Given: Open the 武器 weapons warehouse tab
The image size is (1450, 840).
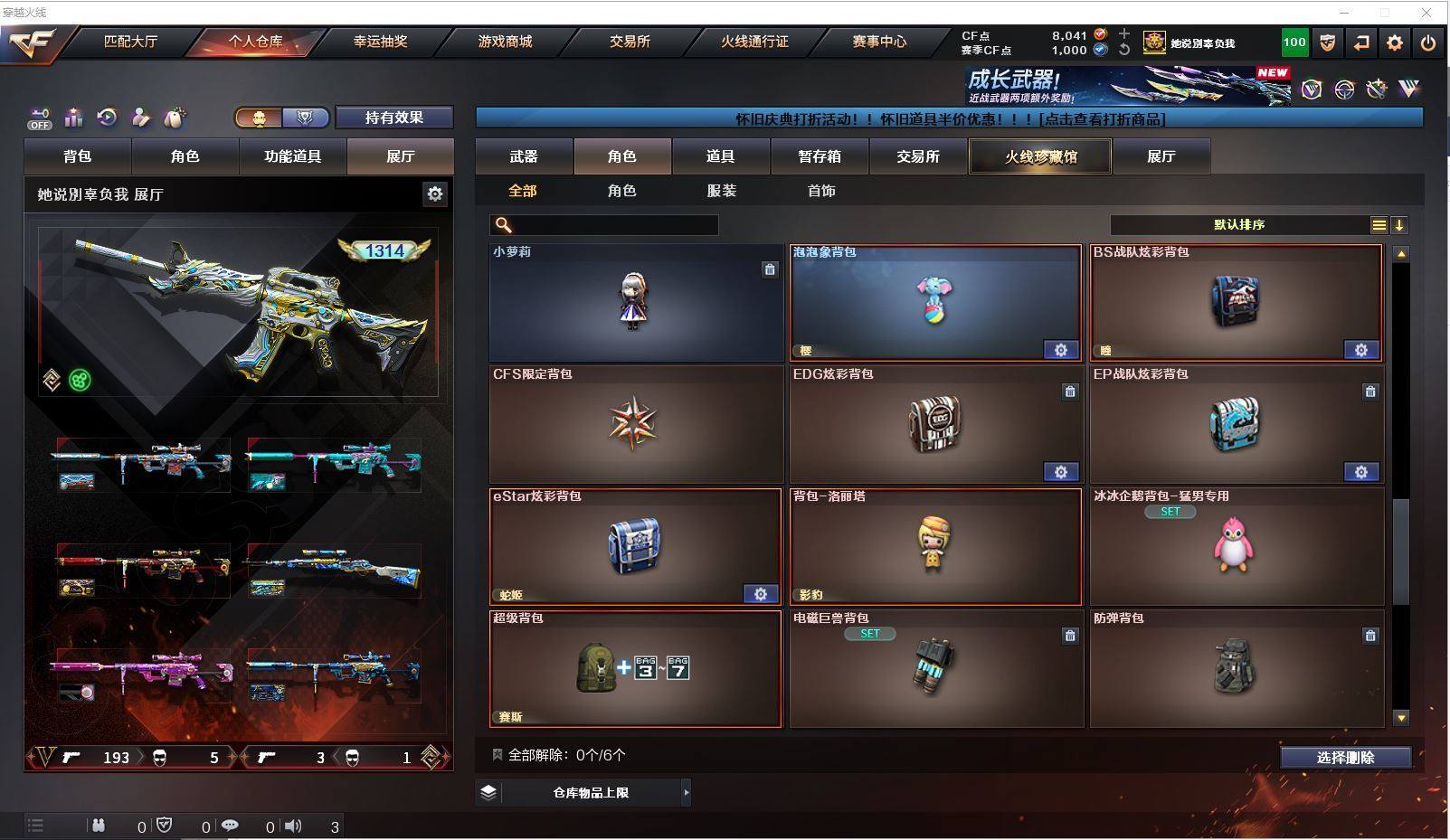Looking at the screenshot, I should pos(524,156).
